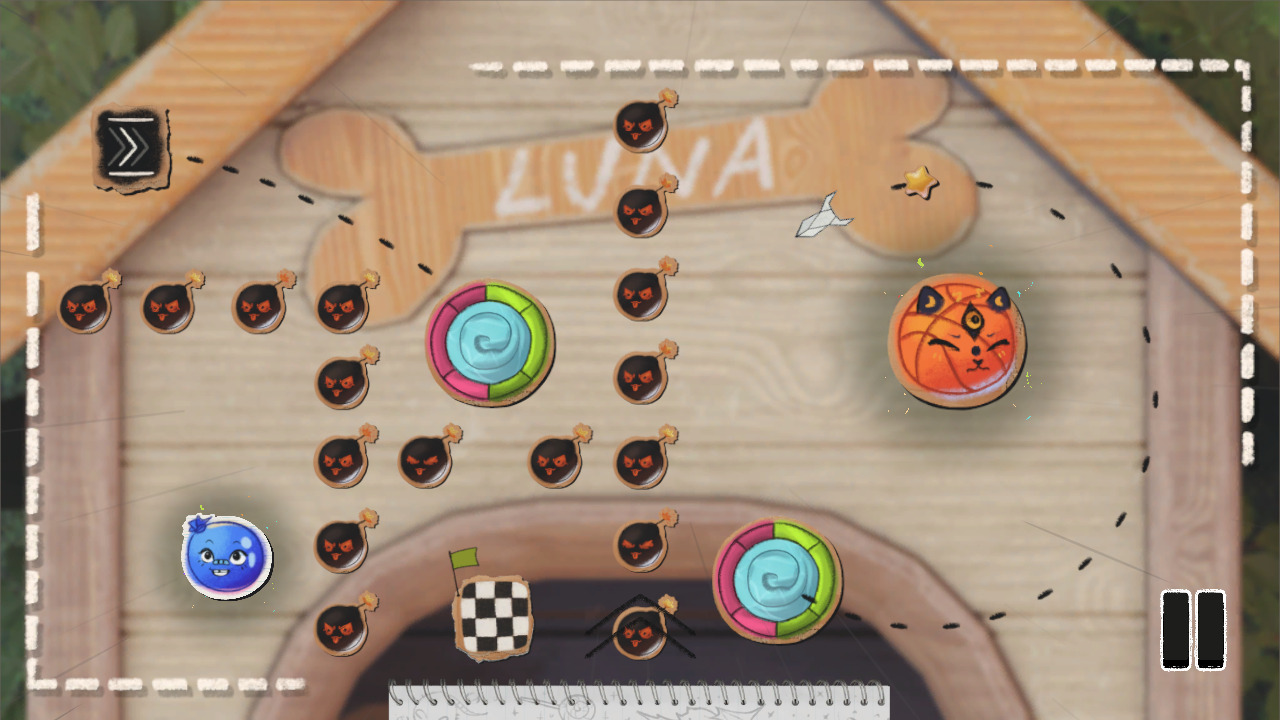Viewport: 1280px width, 720px height.
Task: Toggle the topmost bomb cookie above LUNA
Action: point(640,125)
